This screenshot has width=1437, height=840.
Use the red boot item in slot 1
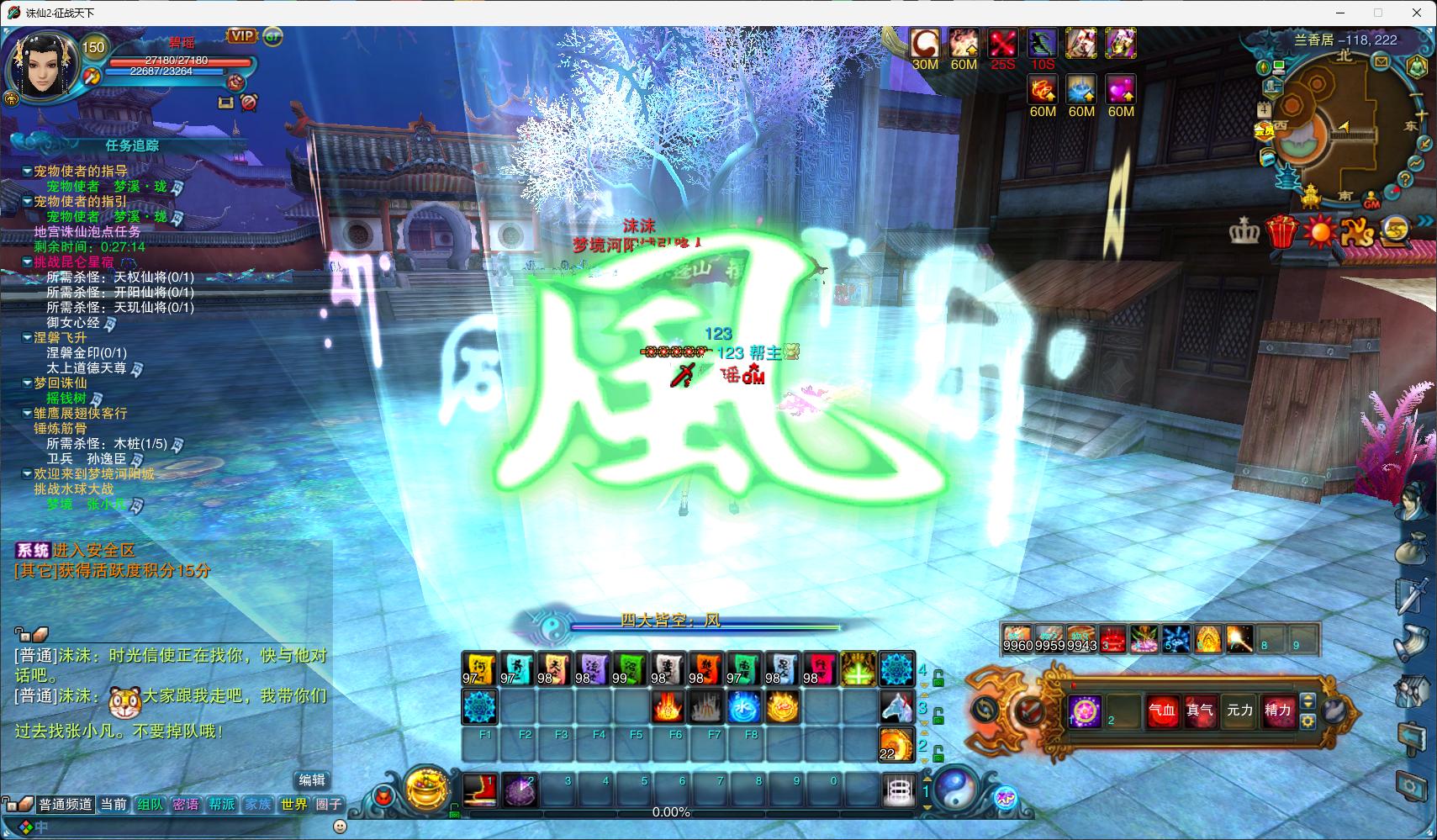click(479, 790)
